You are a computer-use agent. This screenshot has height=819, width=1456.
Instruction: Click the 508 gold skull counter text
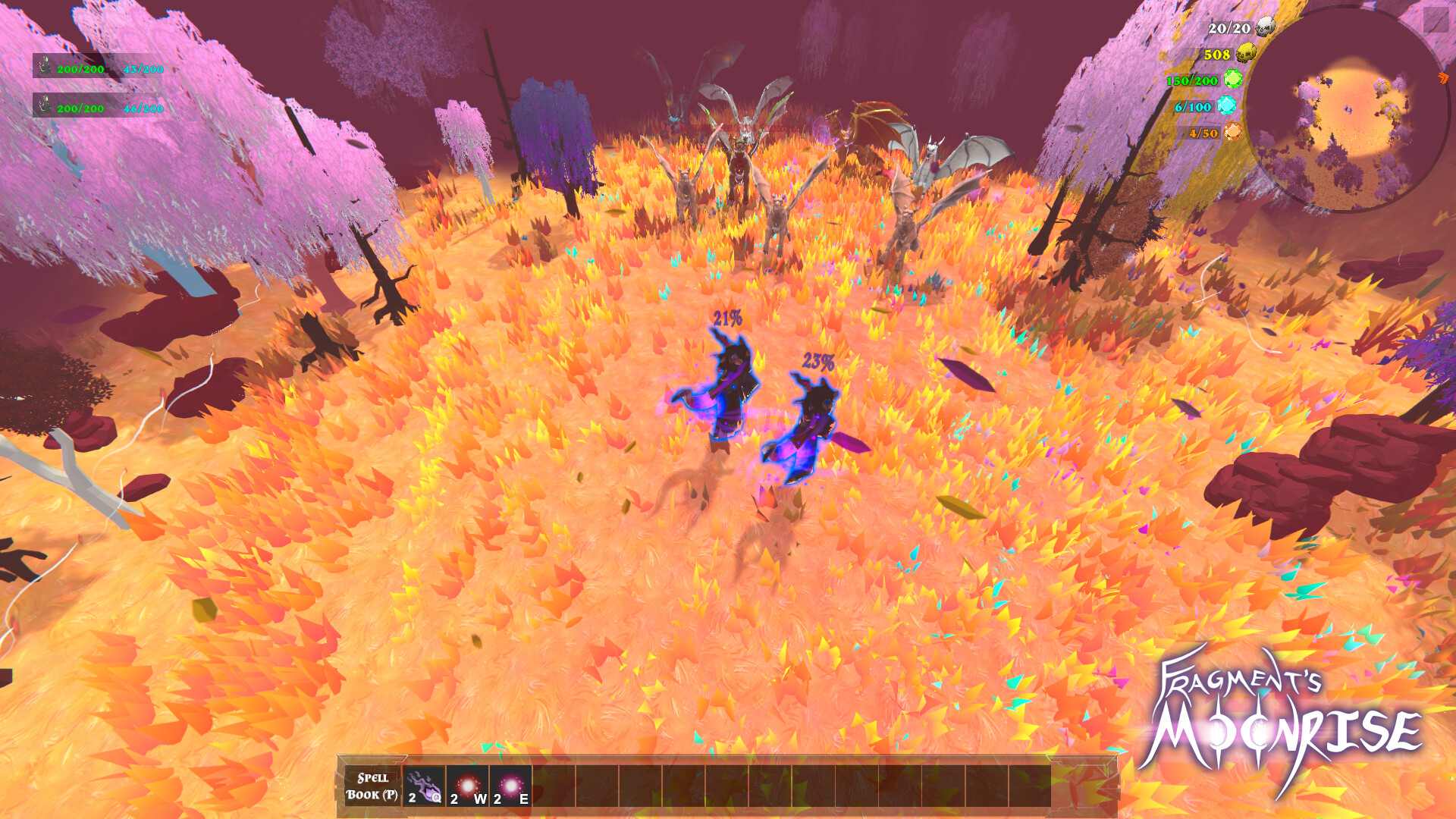click(1217, 55)
